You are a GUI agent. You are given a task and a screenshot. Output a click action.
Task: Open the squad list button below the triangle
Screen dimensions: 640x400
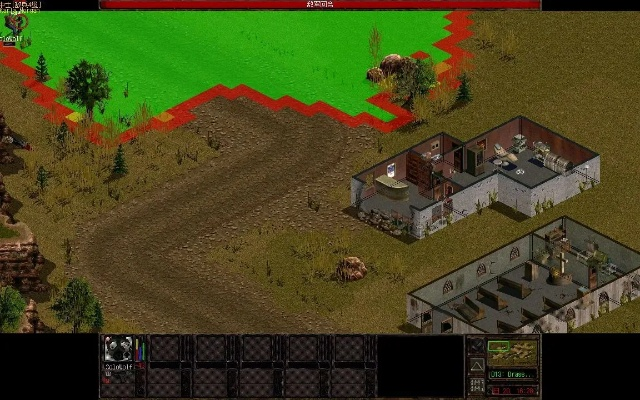pyautogui.click(x=476, y=386)
